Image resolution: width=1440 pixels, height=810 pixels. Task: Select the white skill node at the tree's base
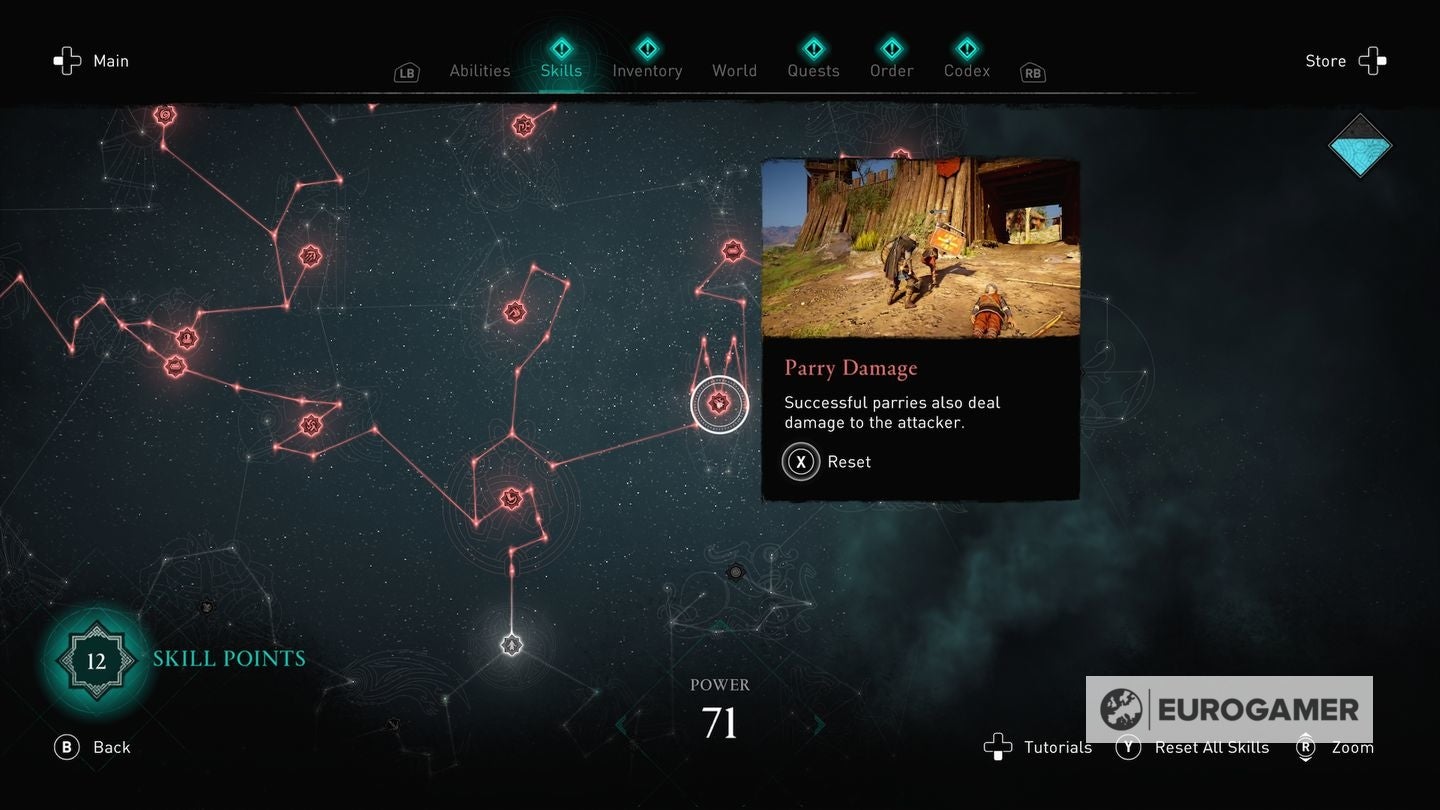click(512, 644)
